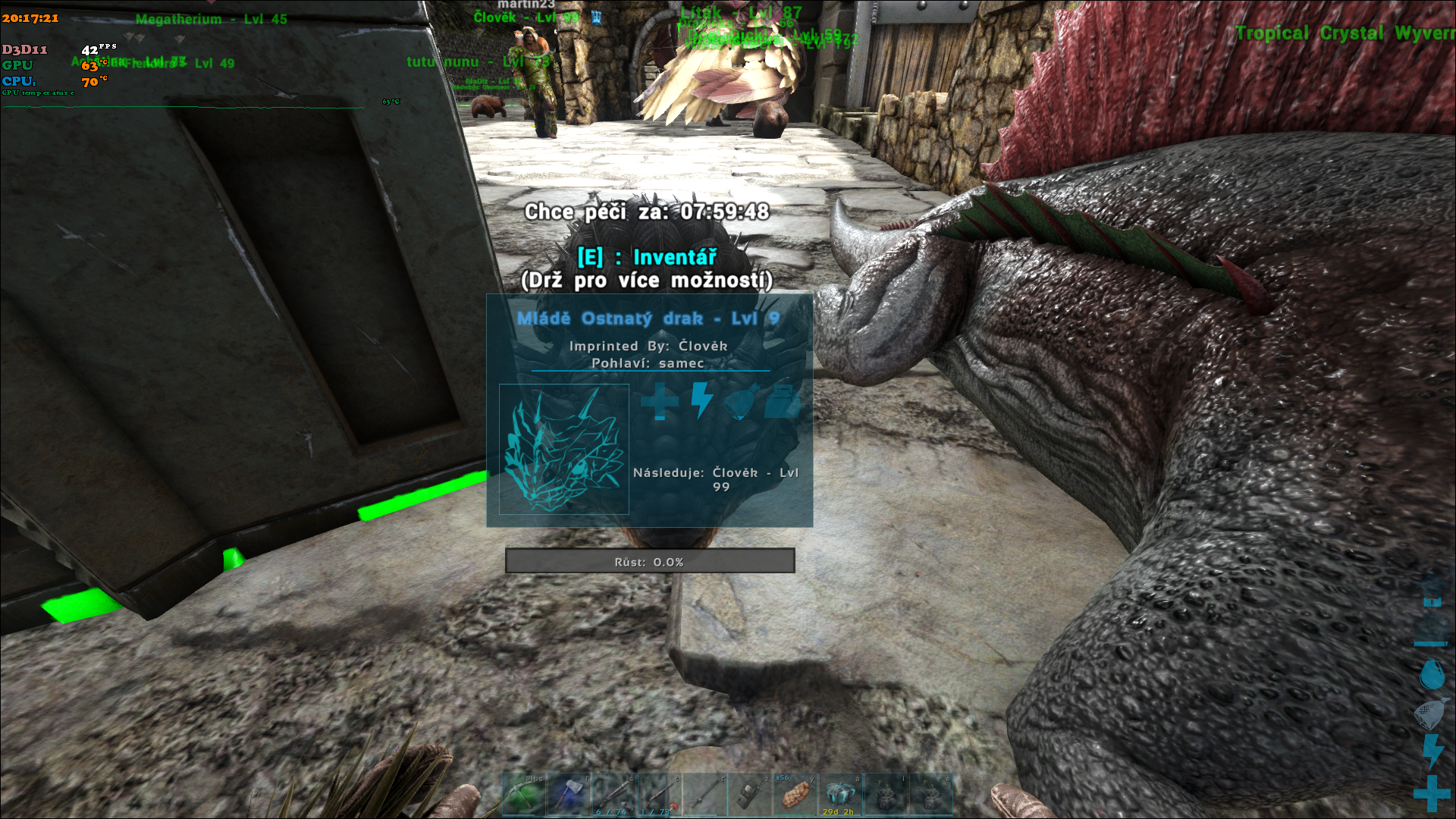
Task: Click the baby wyvern portrait thumbnail
Action: point(564,450)
